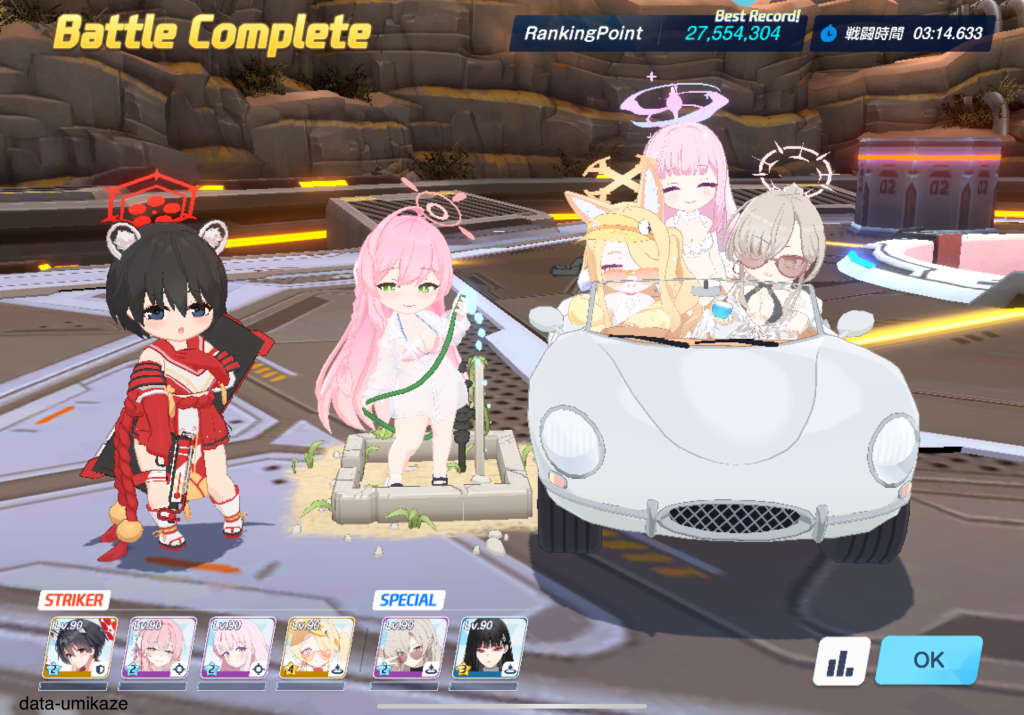Image resolution: width=1024 pixels, height=715 pixels.
Task: Confirm the battle result with OK
Action: (928, 660)
